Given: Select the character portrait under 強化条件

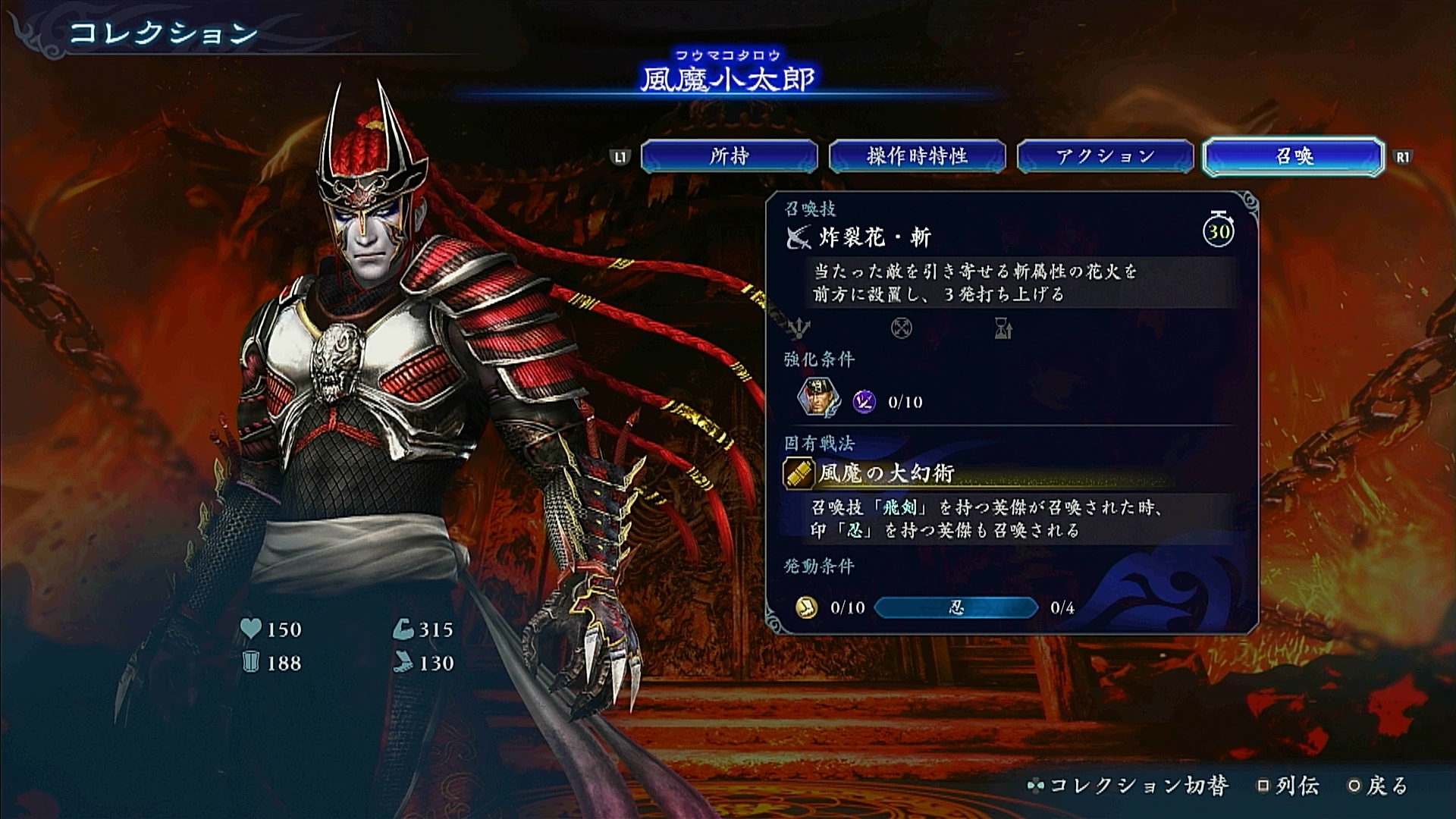Looking at the screenshot, I should click(818, 399).
